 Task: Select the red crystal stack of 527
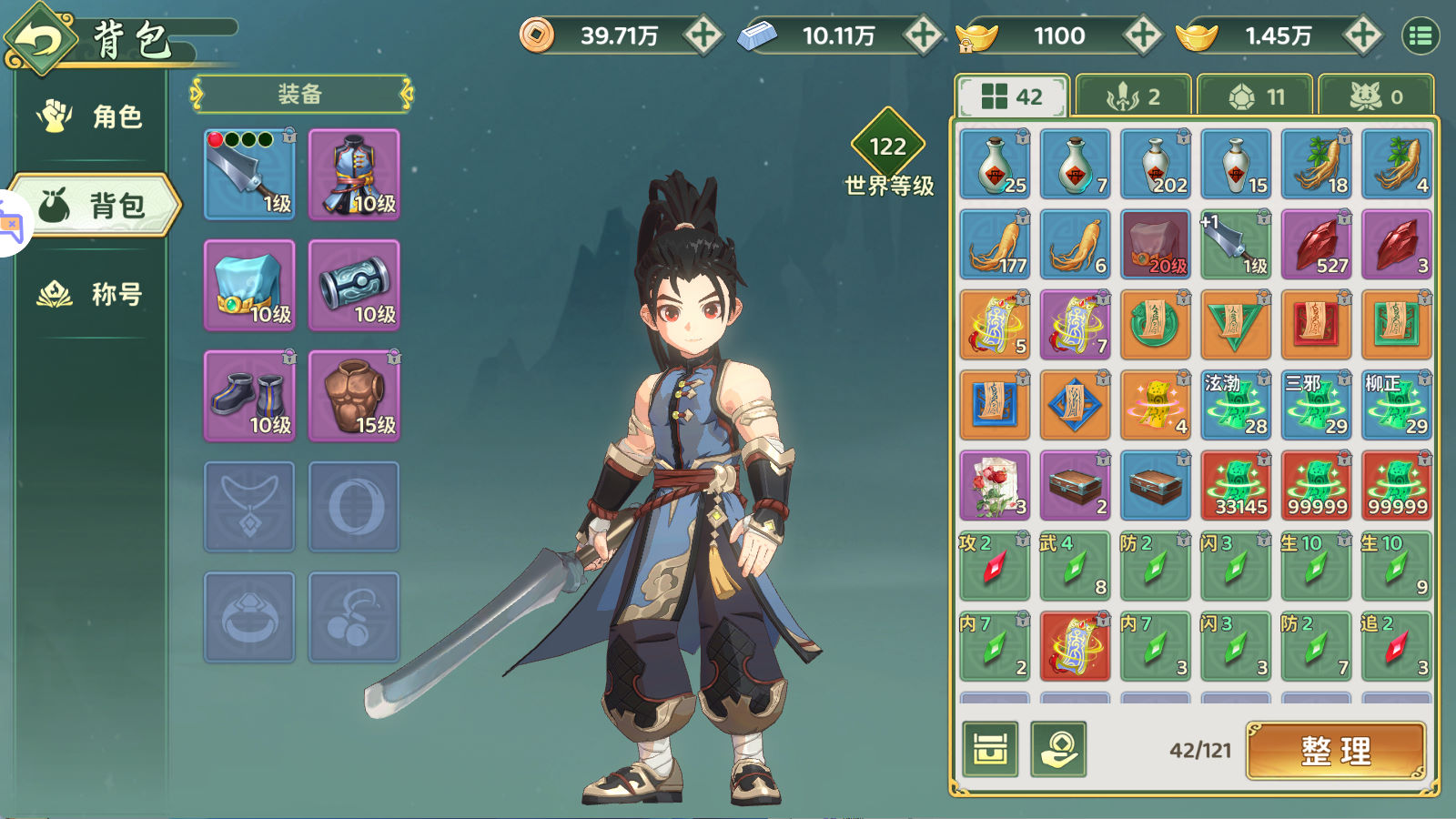click(x=1316, y=244)
